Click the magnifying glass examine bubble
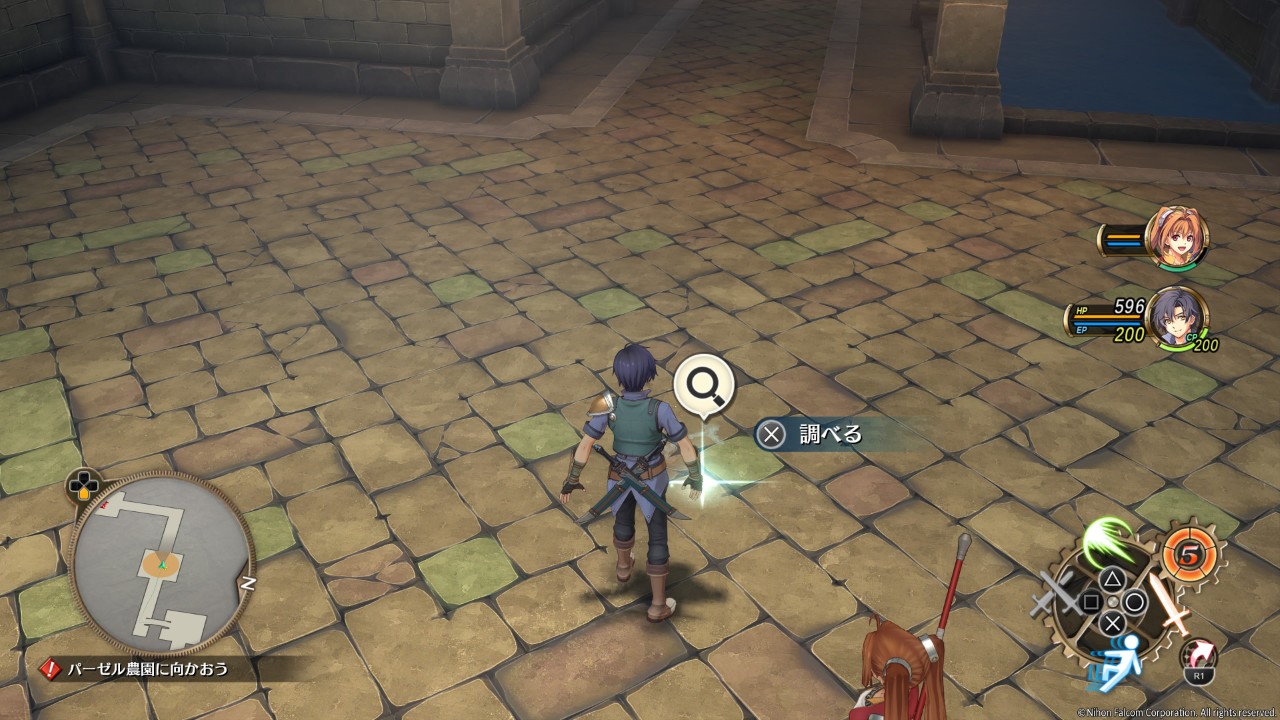1280x720 pixels. click(704, 384)
